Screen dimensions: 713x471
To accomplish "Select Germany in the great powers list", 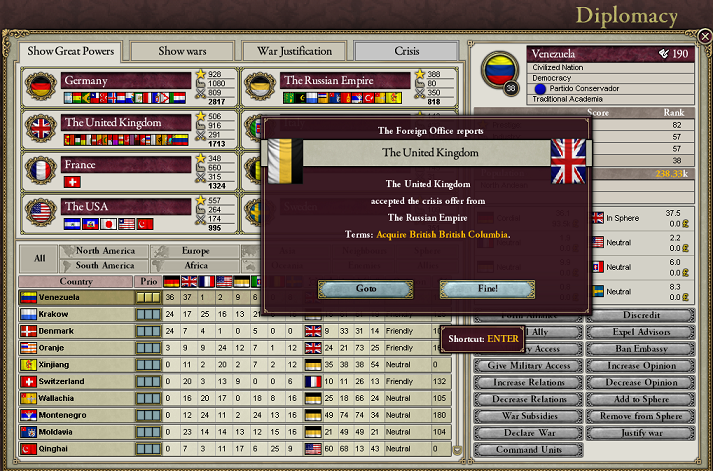I will (x=125, y=81).
